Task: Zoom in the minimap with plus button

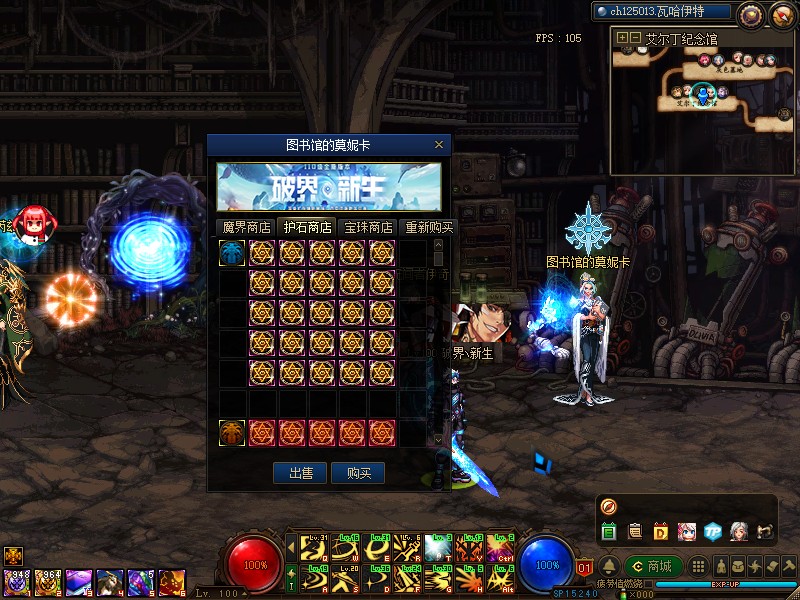Action: 622,38
